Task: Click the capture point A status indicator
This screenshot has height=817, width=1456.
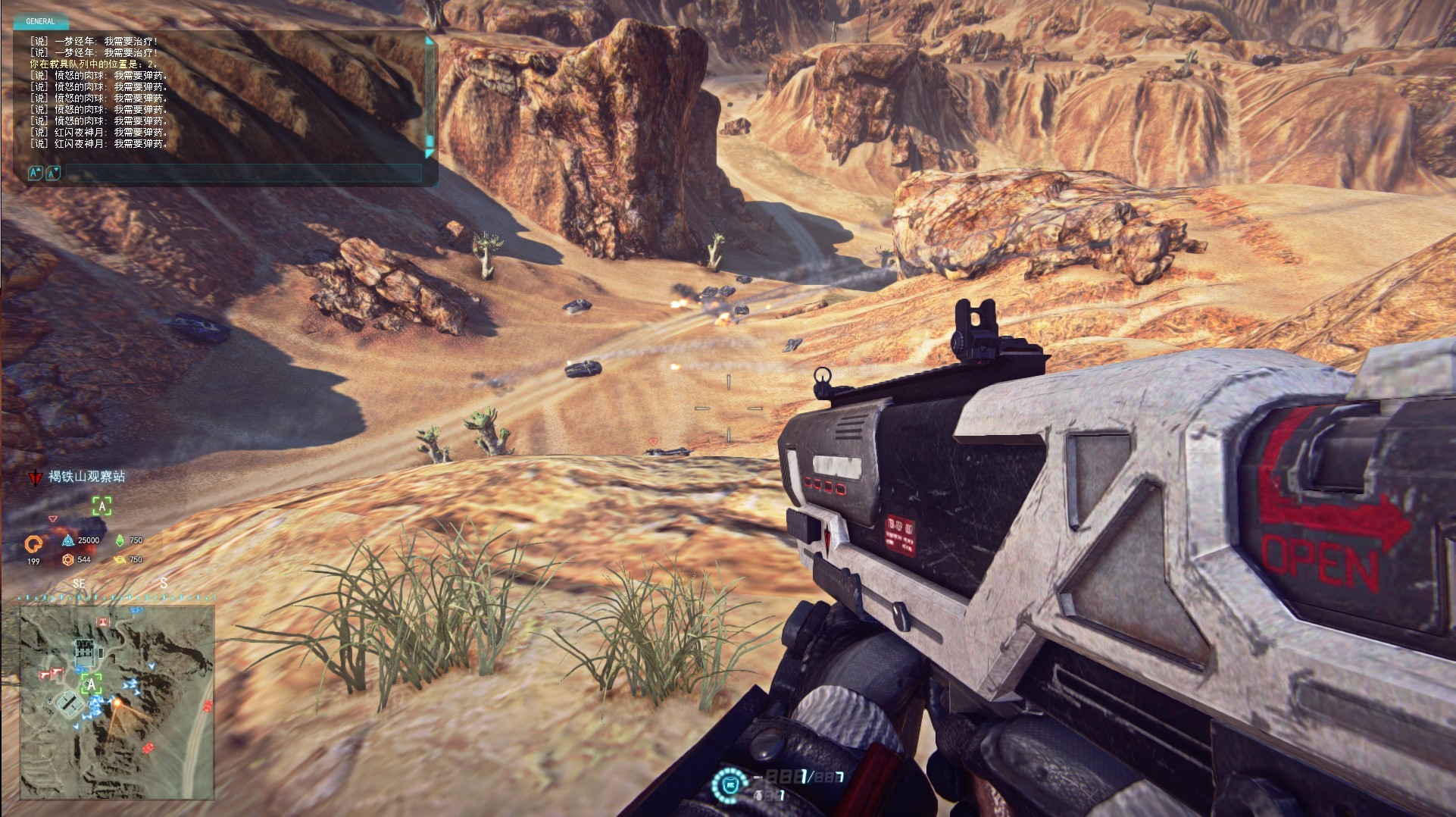Action: click(102, 506)
